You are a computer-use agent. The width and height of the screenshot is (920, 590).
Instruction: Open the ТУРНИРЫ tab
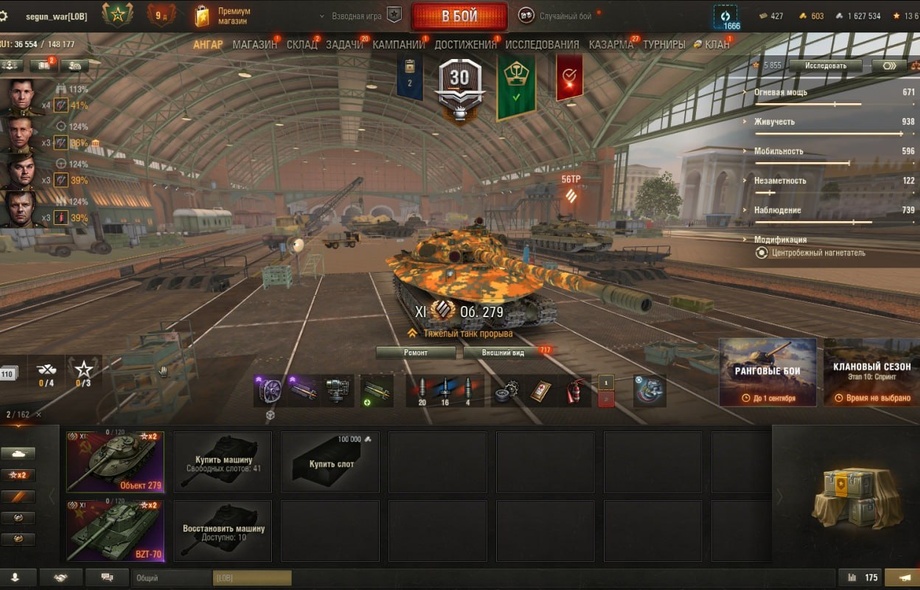(664, 45)
